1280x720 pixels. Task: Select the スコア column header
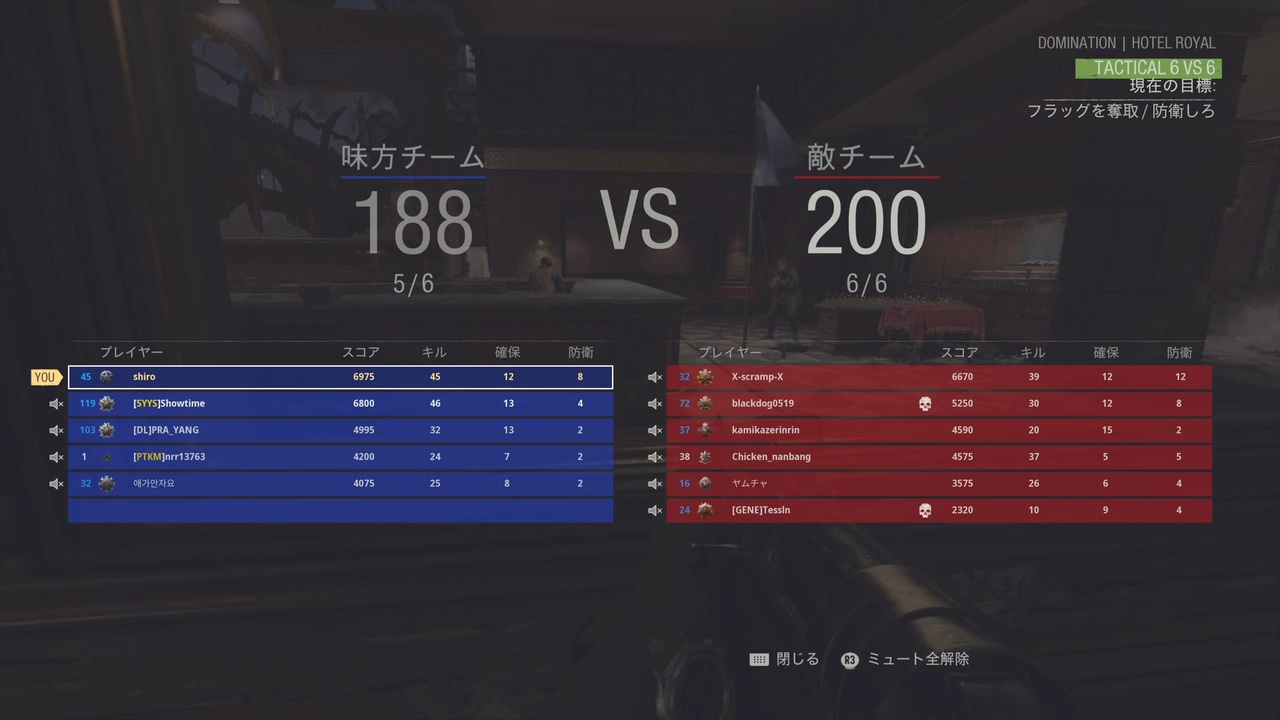(x=361, y=352)
